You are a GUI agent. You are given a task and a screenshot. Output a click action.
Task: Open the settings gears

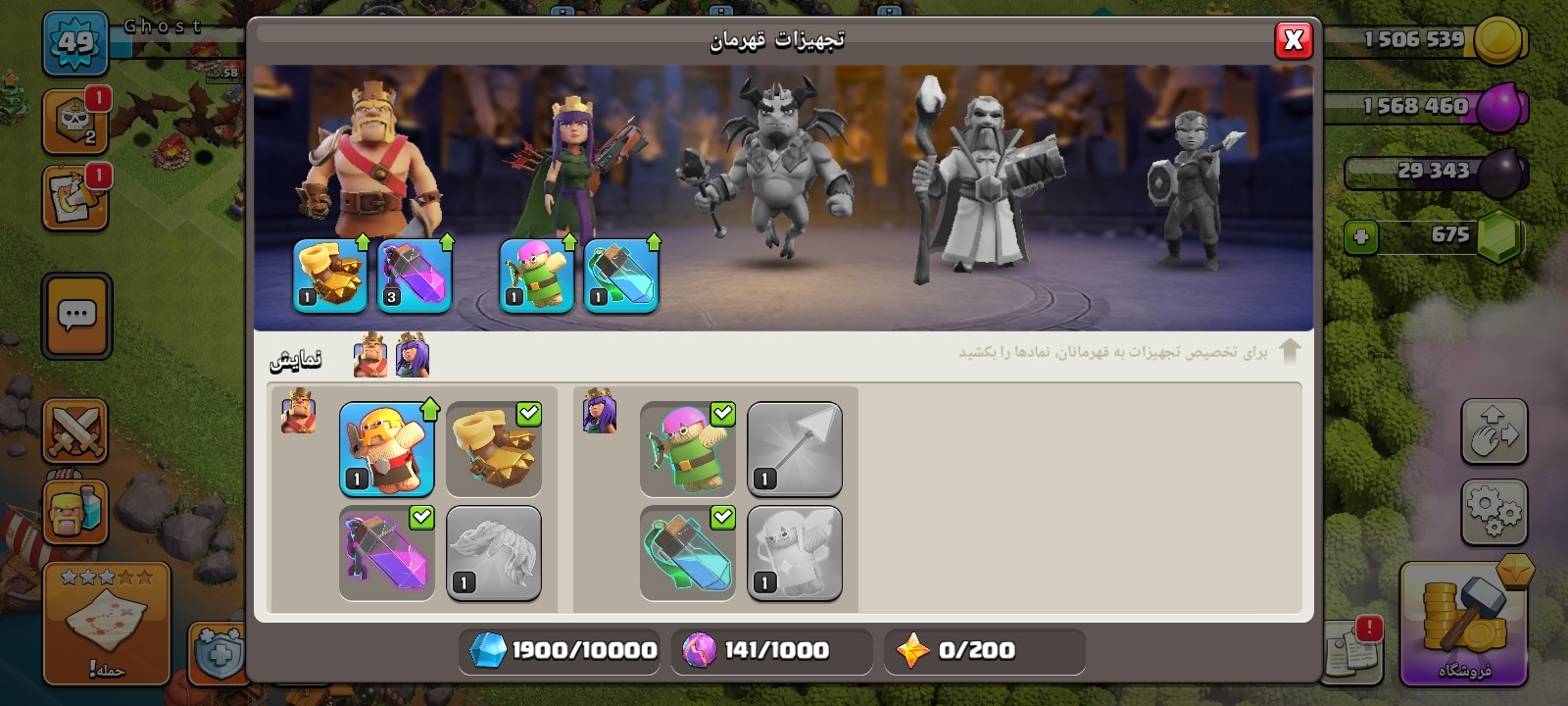(x=1494, y=512)
